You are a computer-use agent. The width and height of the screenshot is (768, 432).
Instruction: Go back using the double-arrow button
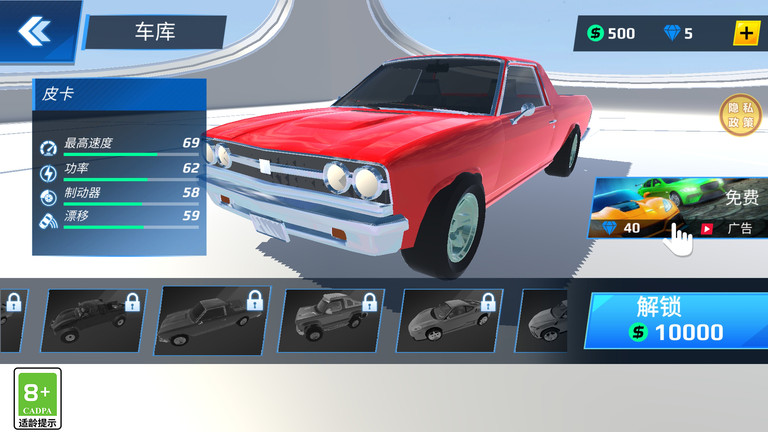click(33, 31)
